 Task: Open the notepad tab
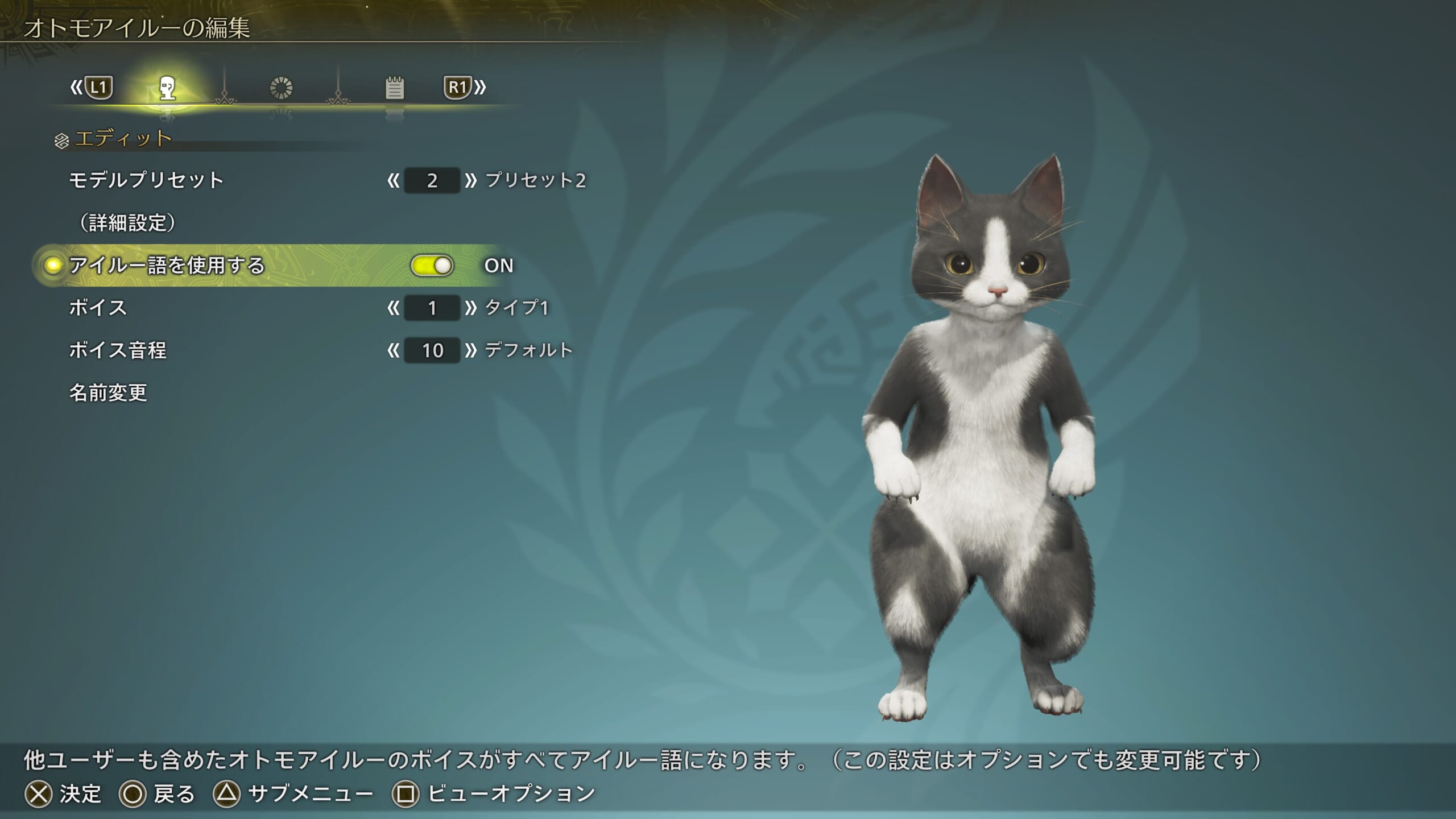pyautogui.click(x=394, y=88)
